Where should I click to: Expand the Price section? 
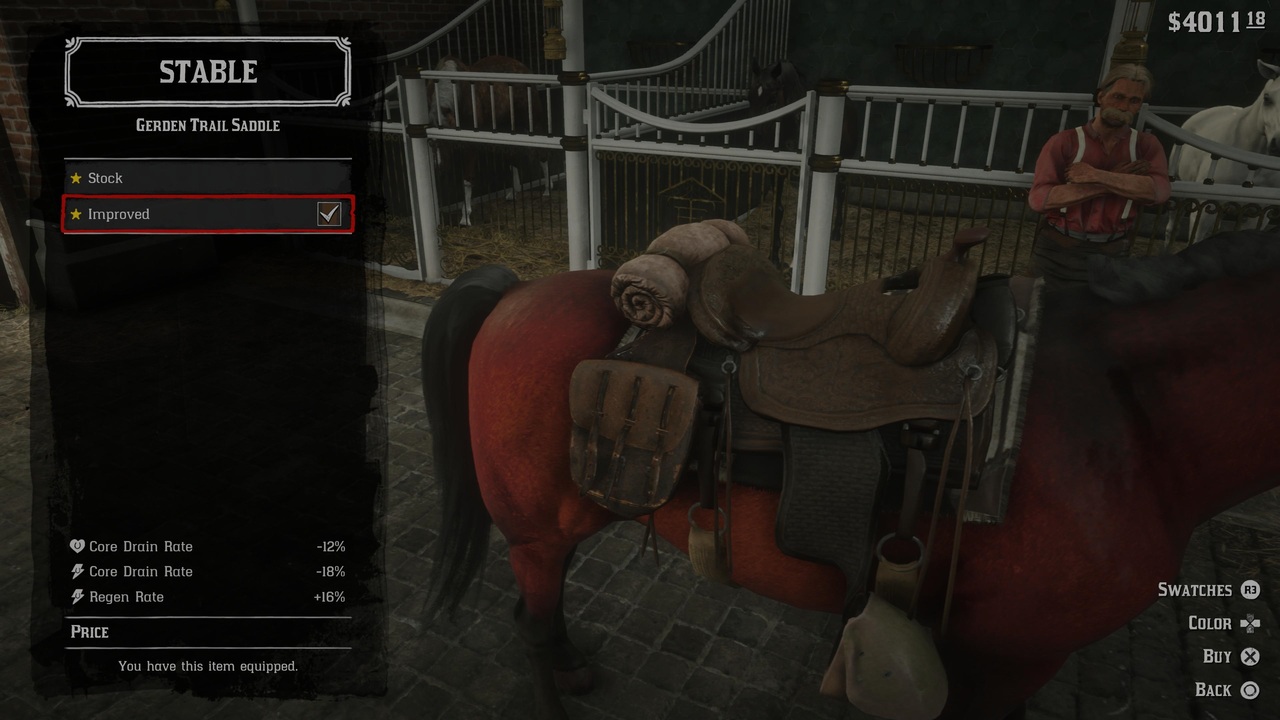[90, 631]
